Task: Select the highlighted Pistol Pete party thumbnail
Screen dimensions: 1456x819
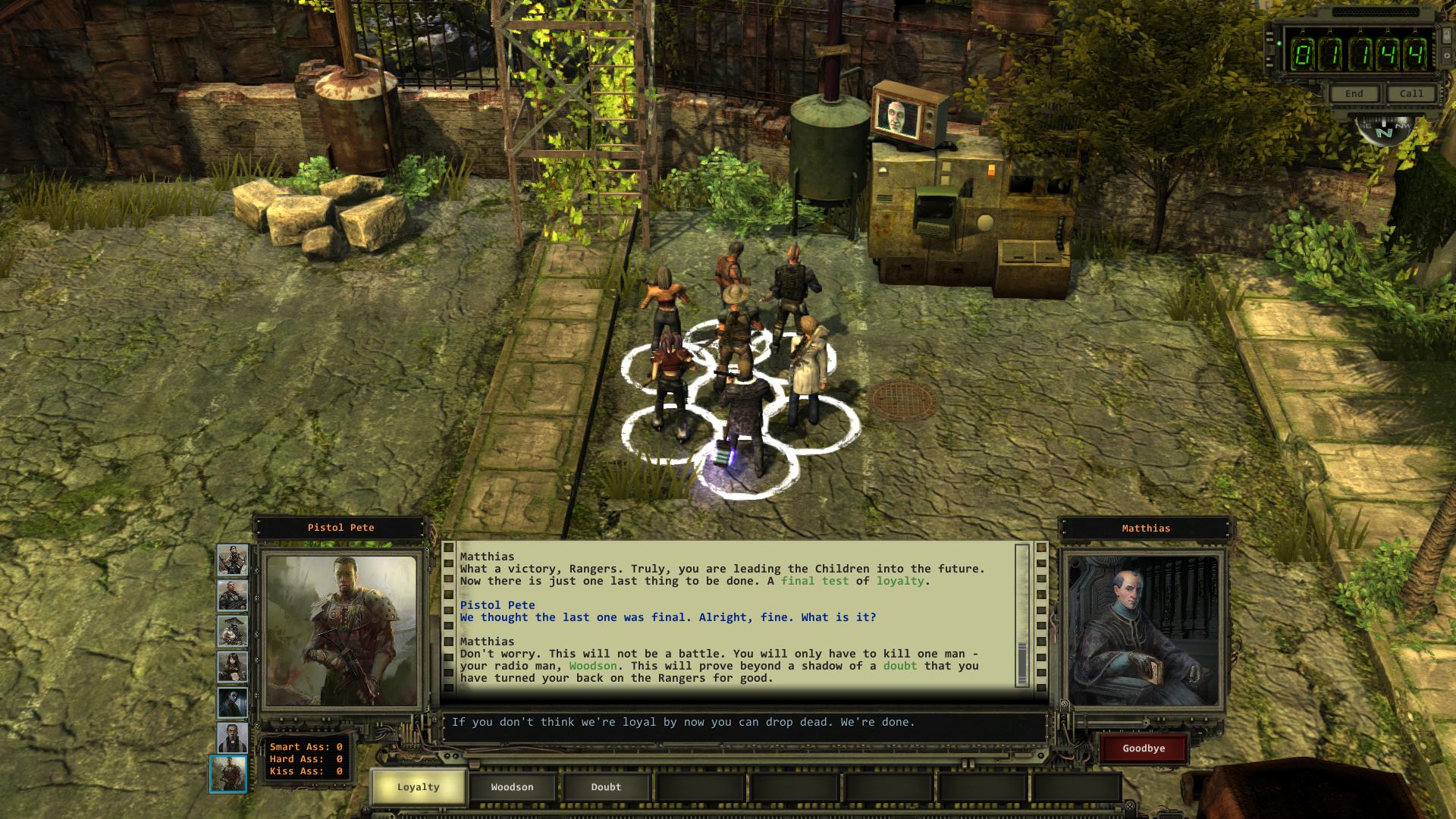Action: click(x=228, y=773)
